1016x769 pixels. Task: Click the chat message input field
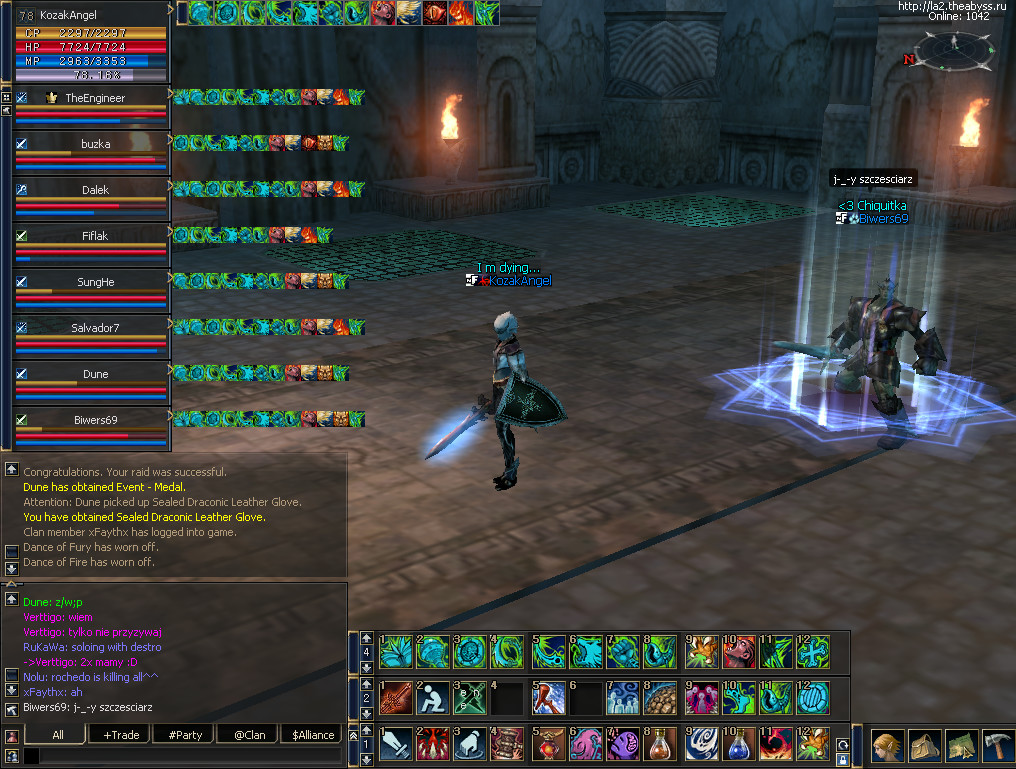[185, 757]
